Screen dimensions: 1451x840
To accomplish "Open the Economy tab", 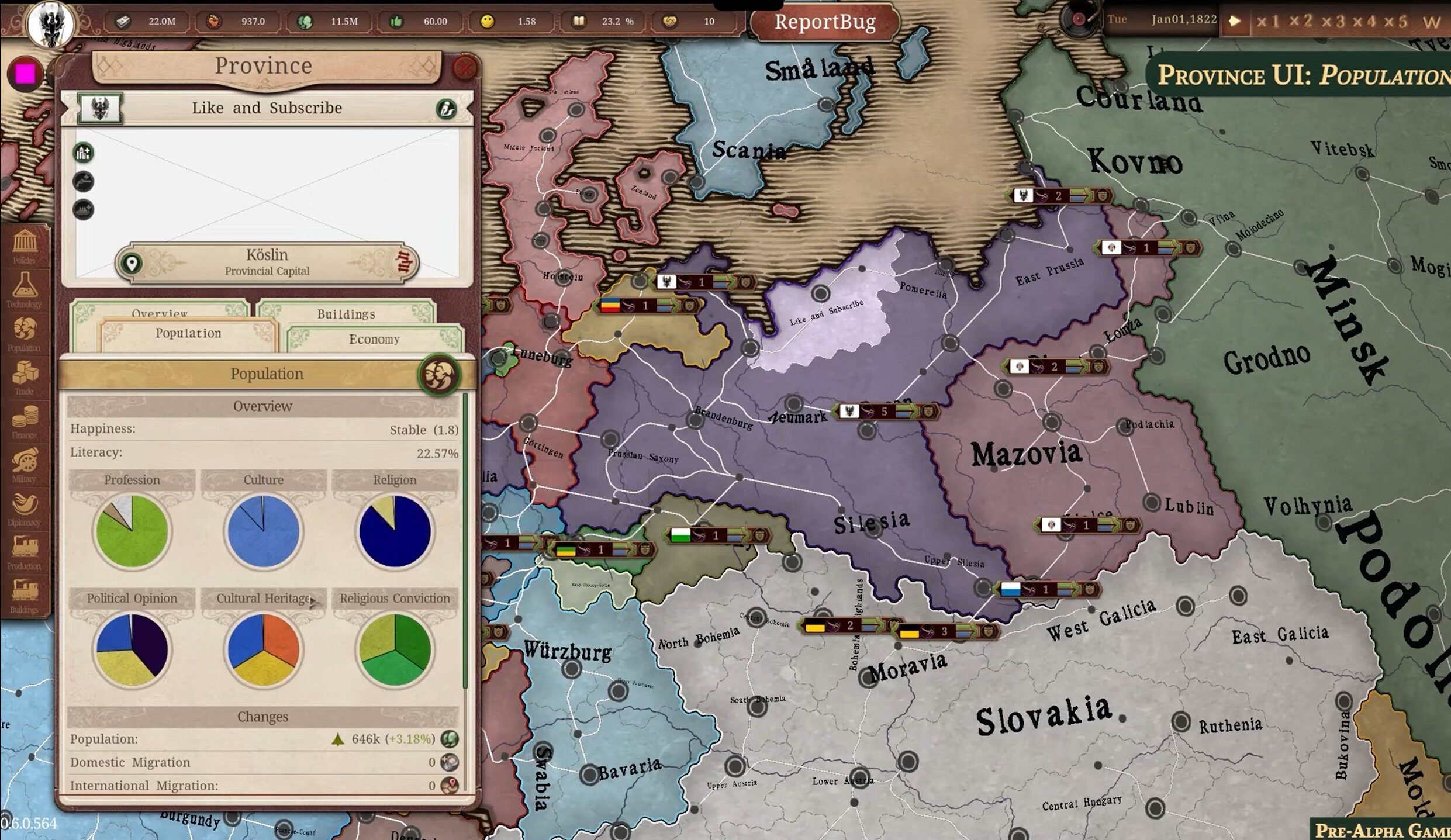I will [x=374, y=339].
